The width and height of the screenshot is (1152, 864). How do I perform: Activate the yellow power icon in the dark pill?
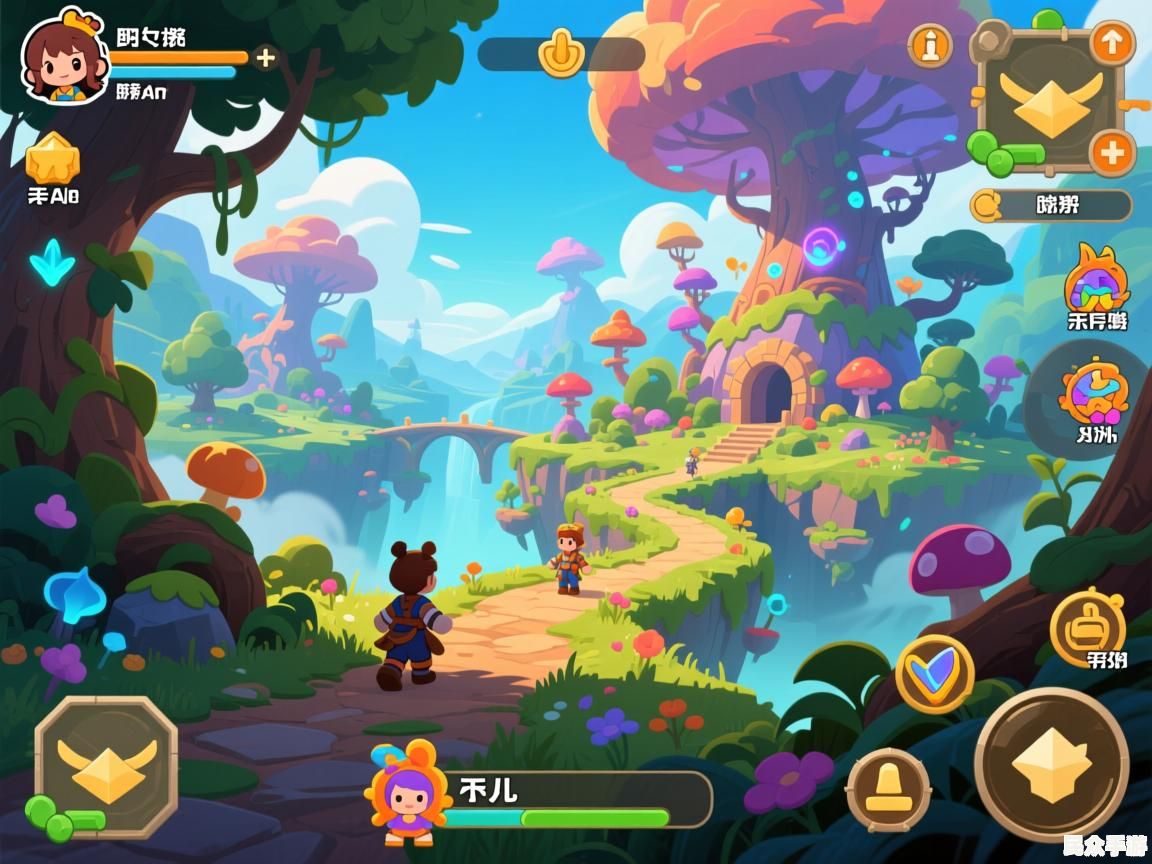(561, 52)
